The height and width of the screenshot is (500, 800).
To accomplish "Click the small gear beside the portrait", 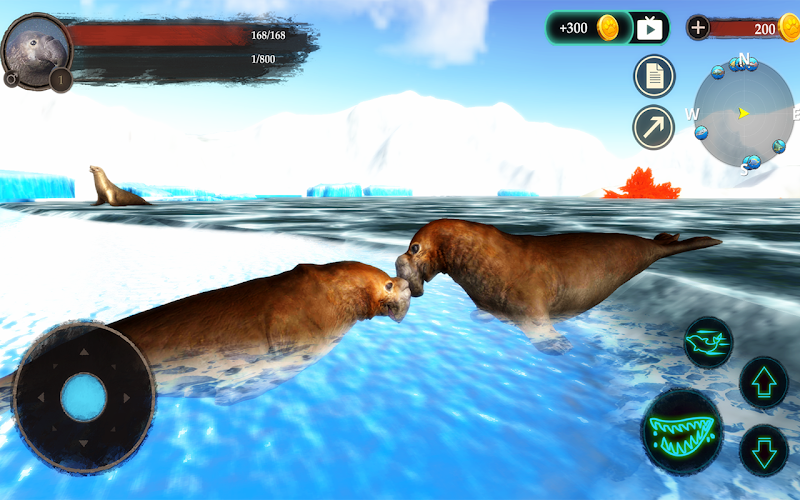I will (11, 79).
